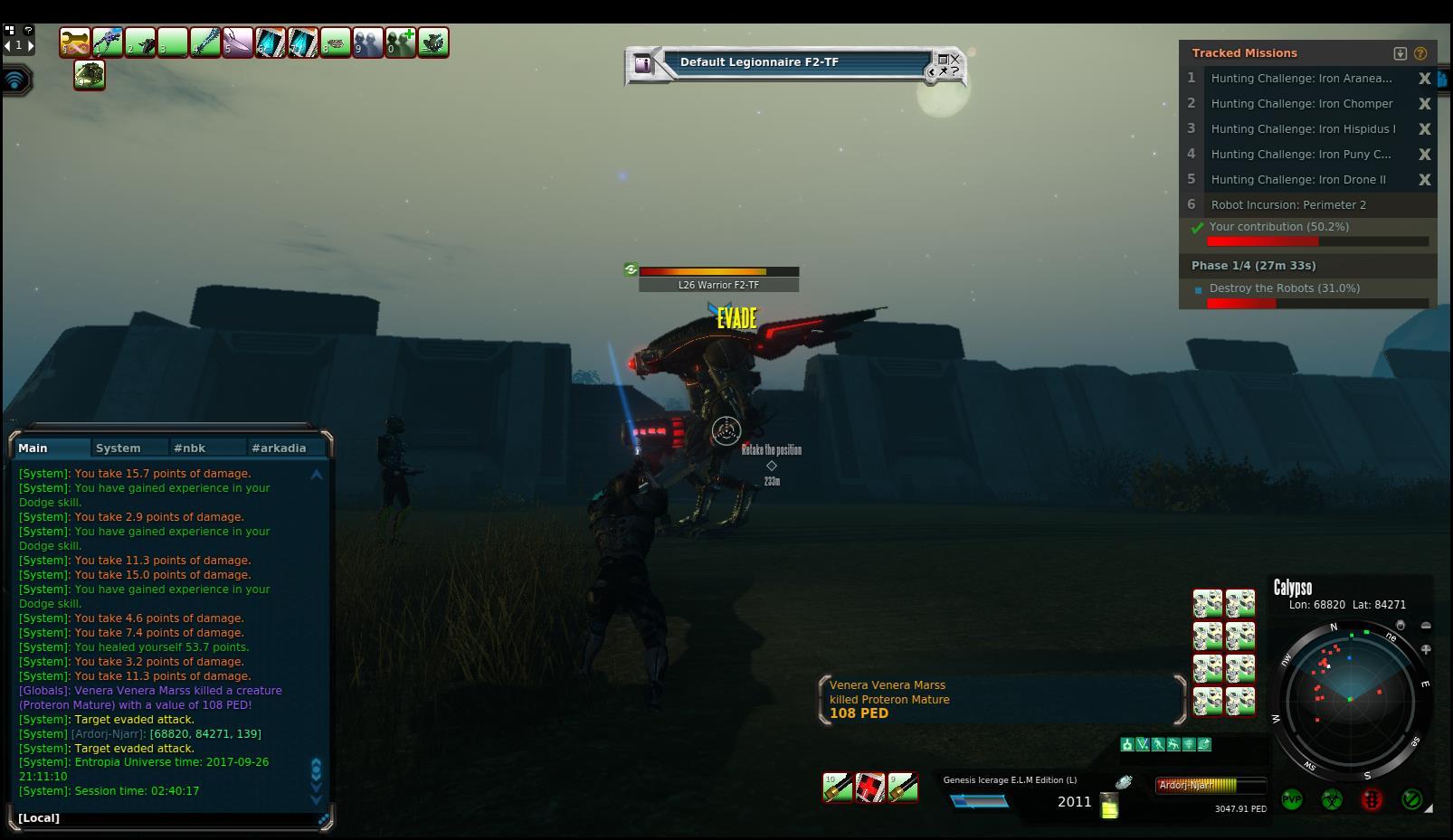Use the red cross first-aid kit slot
The width and height of the screenshot is (1453, 840).
[x=870, y=788]
